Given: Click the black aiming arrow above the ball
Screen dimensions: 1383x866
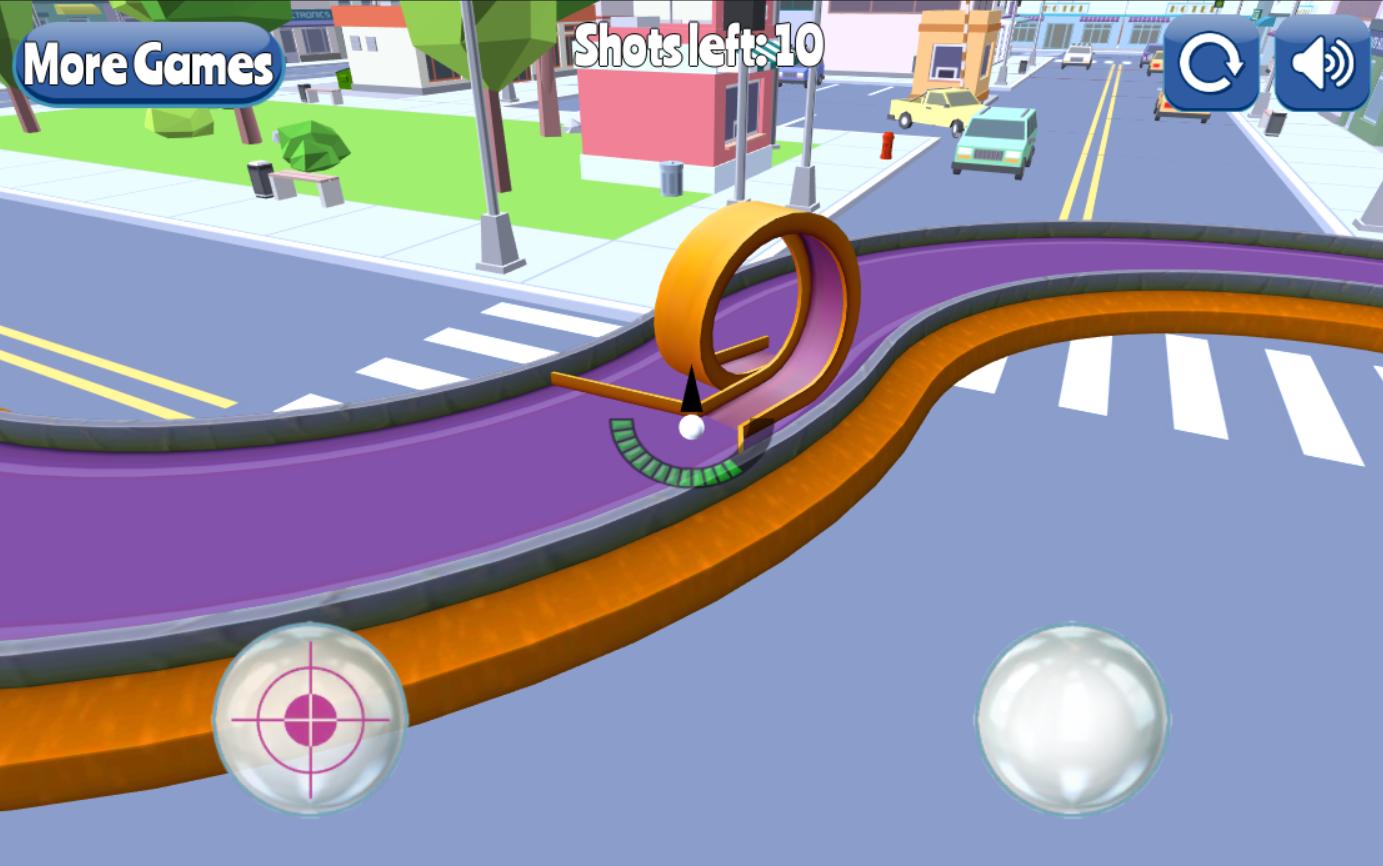Looking at the screenshot, I should click(691, 392).
